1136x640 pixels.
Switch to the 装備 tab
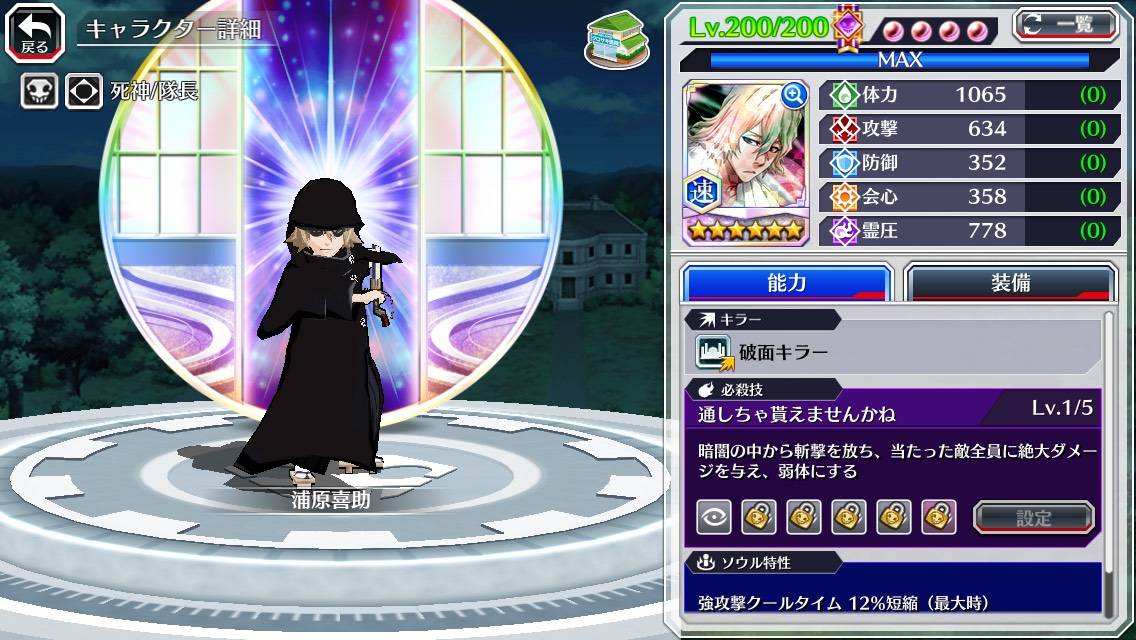point(1010,283)
